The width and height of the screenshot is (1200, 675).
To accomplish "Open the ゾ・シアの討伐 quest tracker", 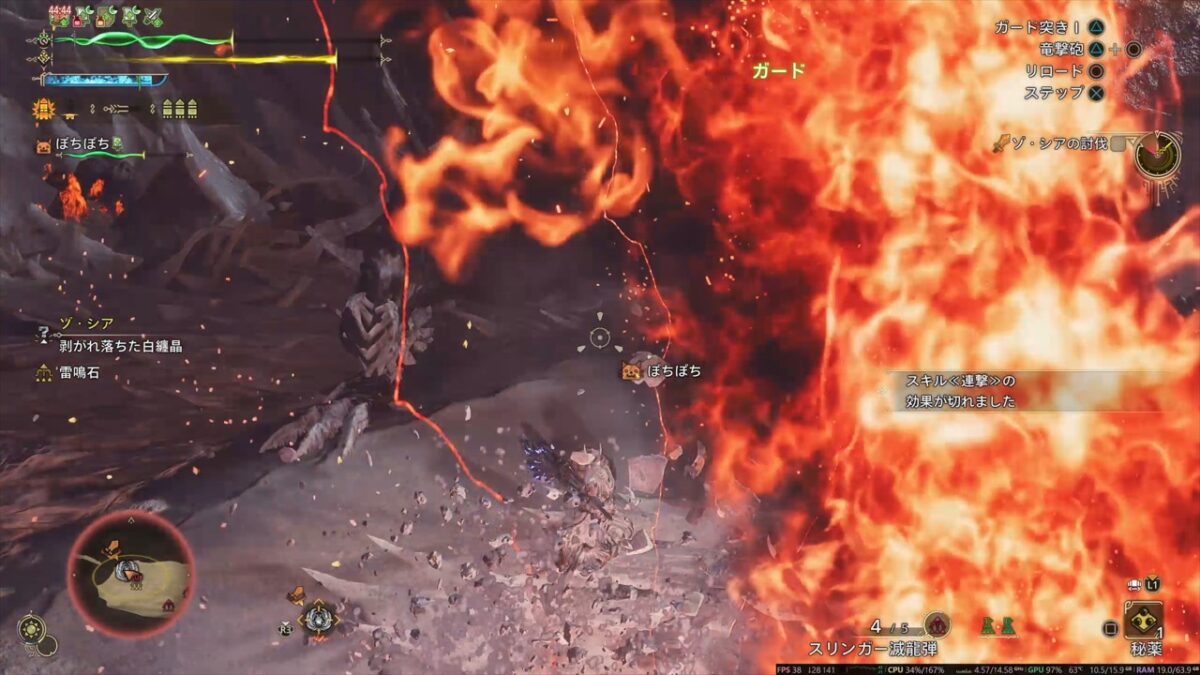I will tap(1057, 144).
